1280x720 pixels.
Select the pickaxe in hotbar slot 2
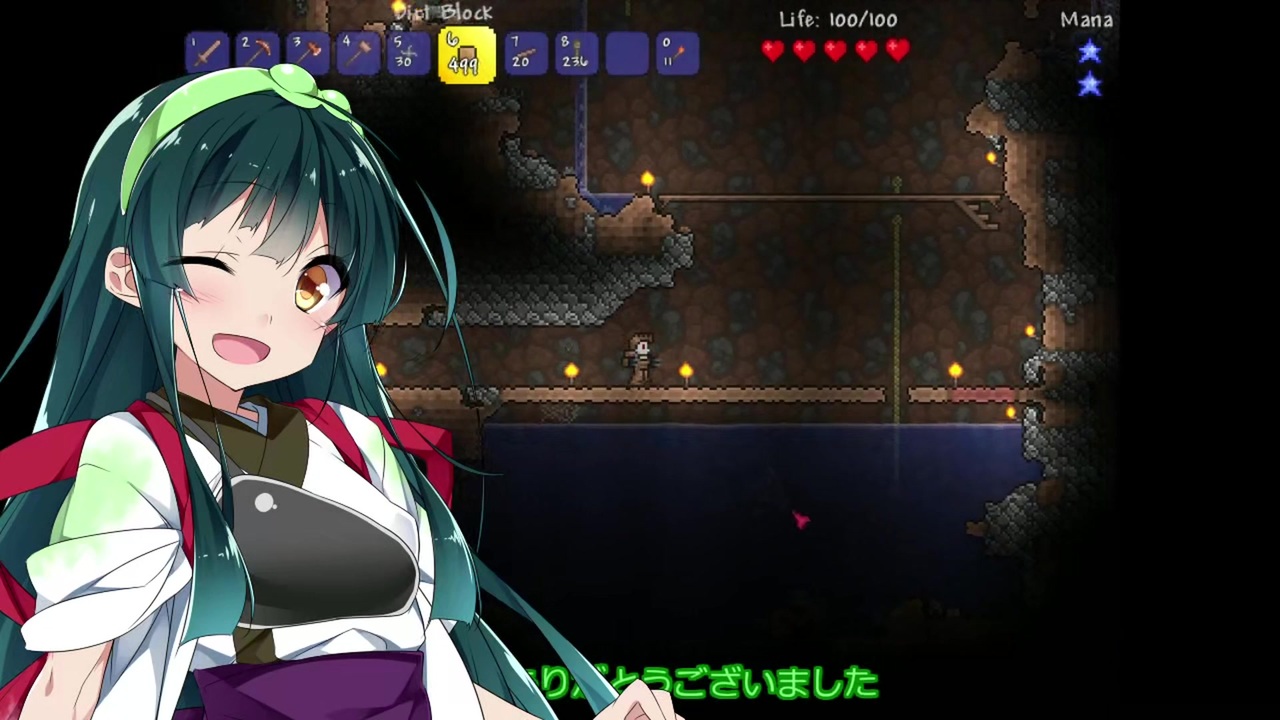(258, 52)
